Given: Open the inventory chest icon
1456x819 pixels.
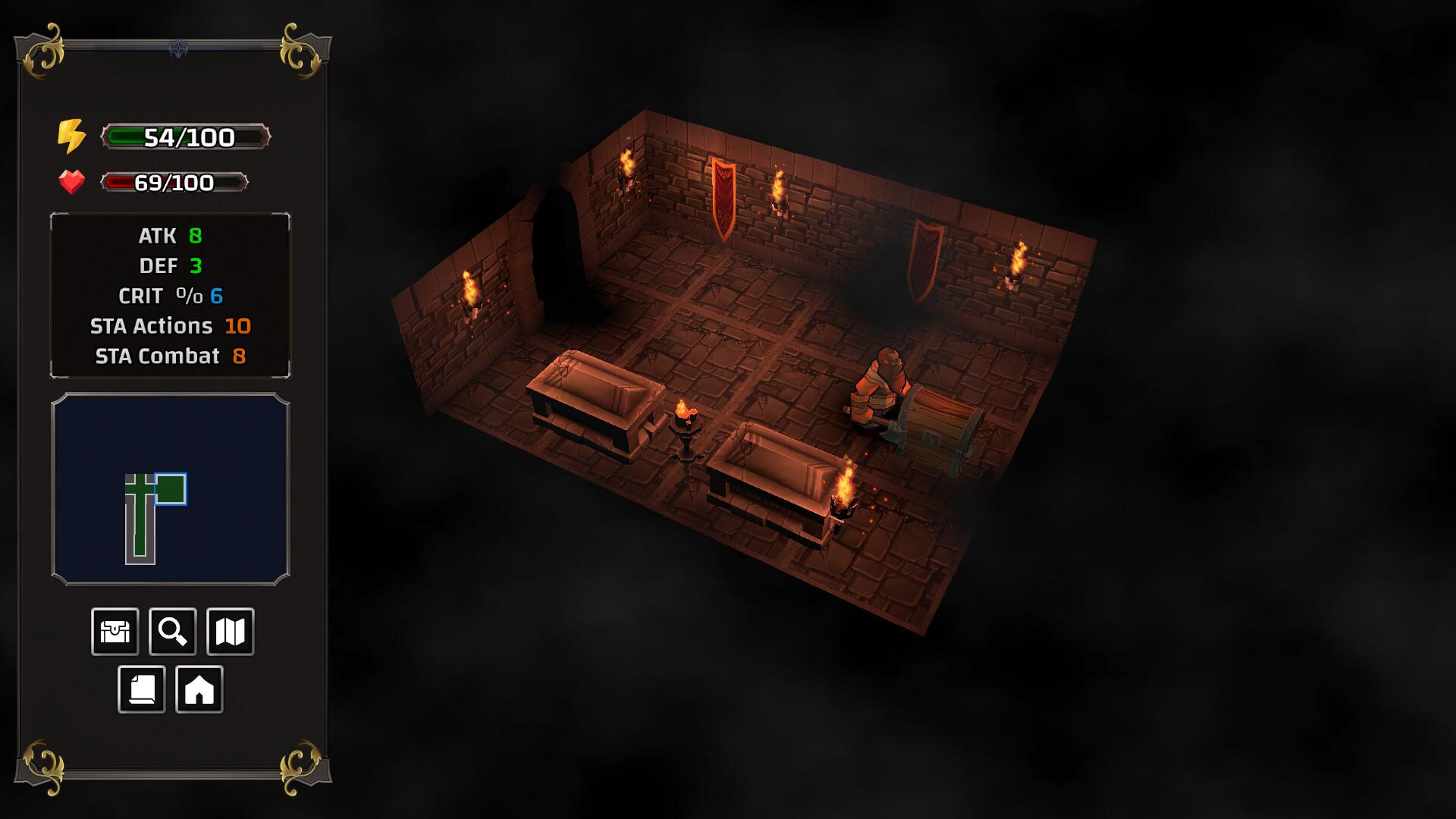Looking at the screenshot, I should point(114,631).
